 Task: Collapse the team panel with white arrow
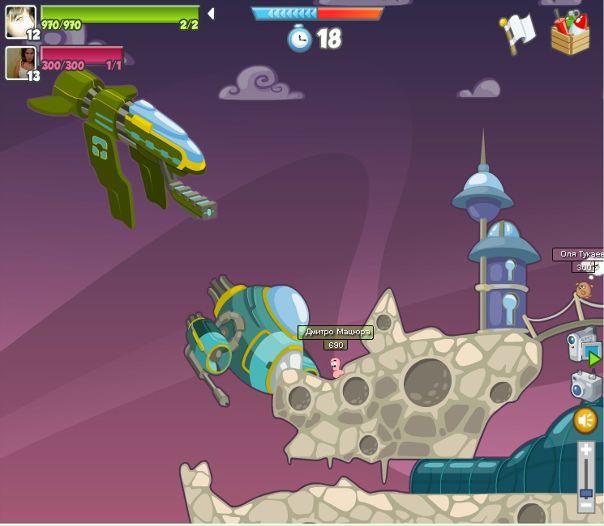(210, 14)
